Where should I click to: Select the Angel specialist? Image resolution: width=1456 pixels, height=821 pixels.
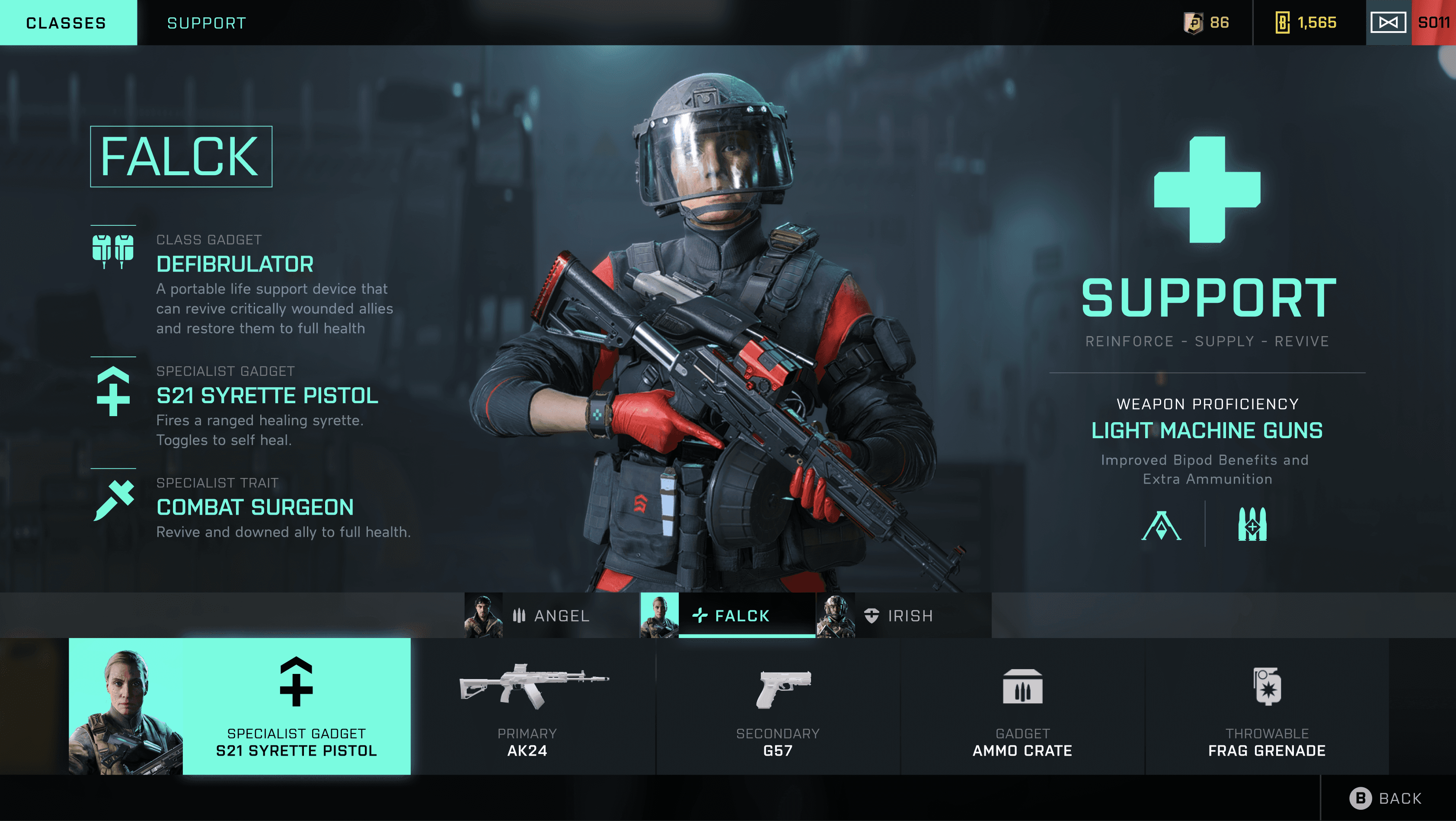coord(551,615)
